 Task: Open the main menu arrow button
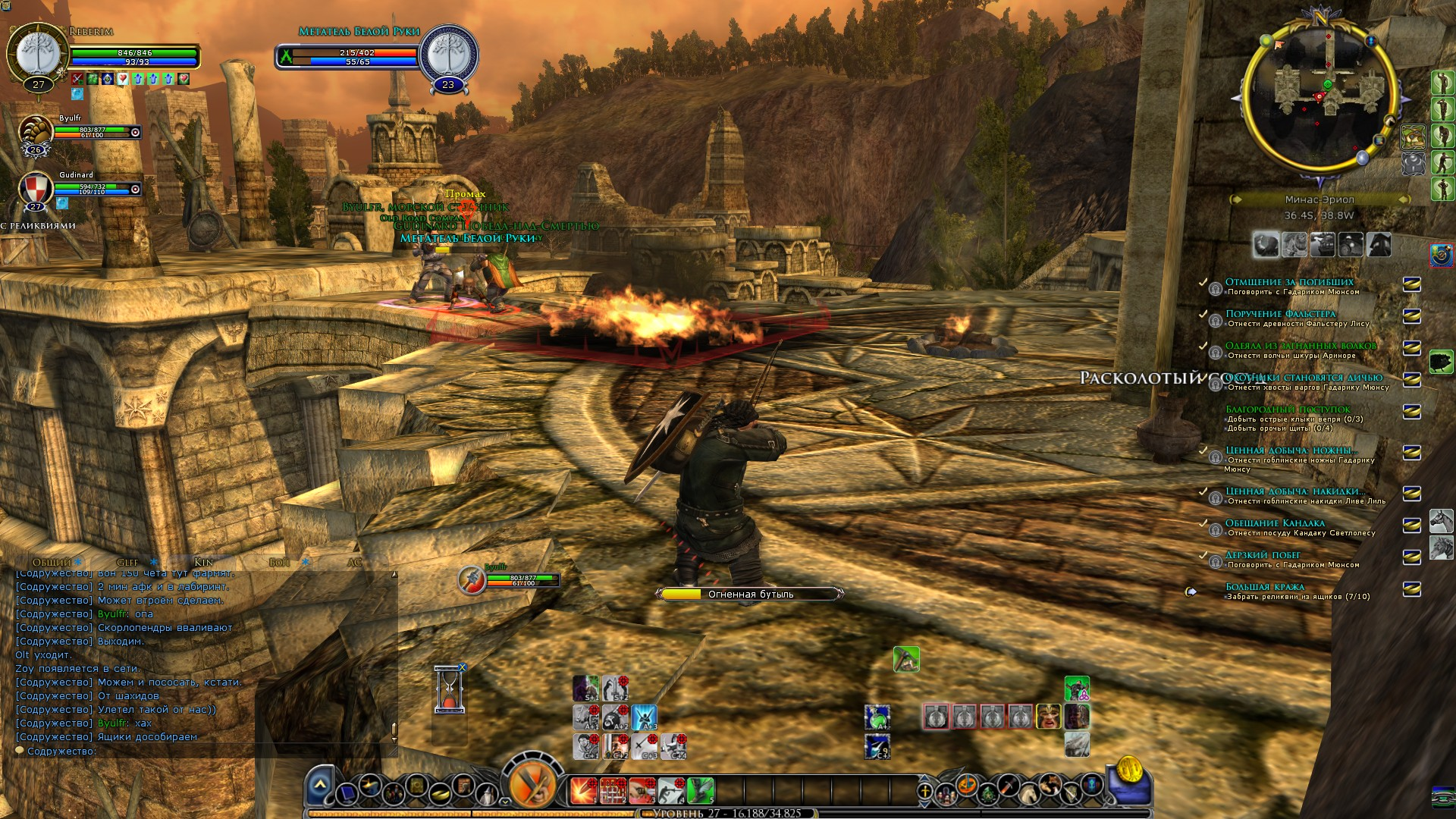click(x=320, y=784)
